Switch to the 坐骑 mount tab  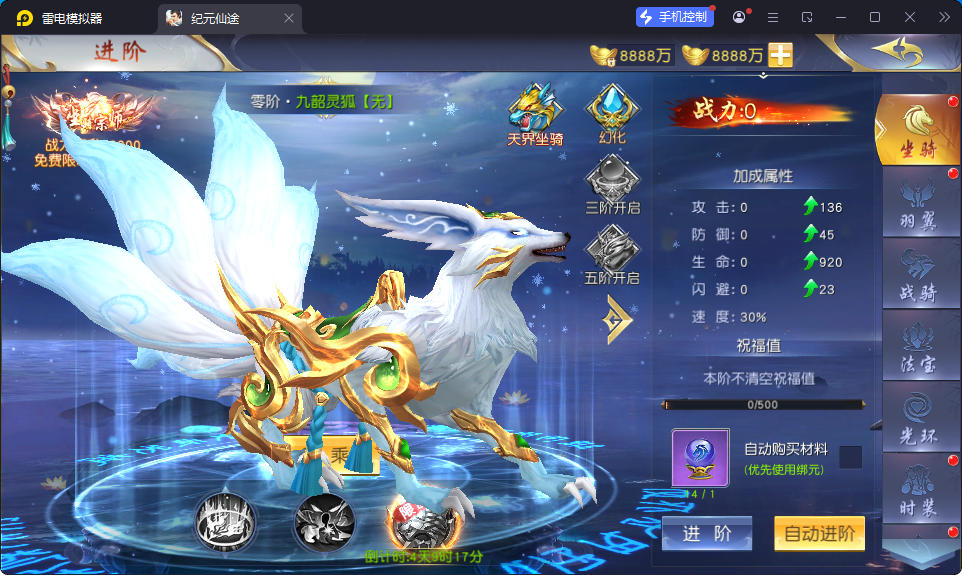[917, 130]
